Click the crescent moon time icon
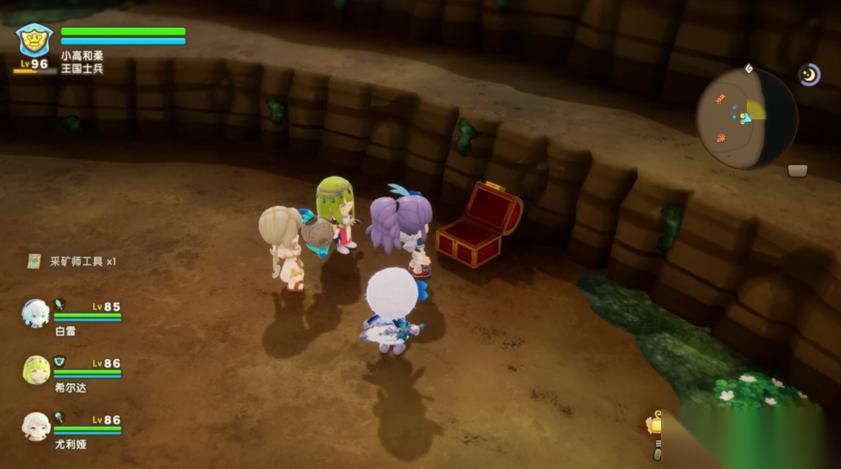Screen dimensions: 841x469 coord(808,74)
